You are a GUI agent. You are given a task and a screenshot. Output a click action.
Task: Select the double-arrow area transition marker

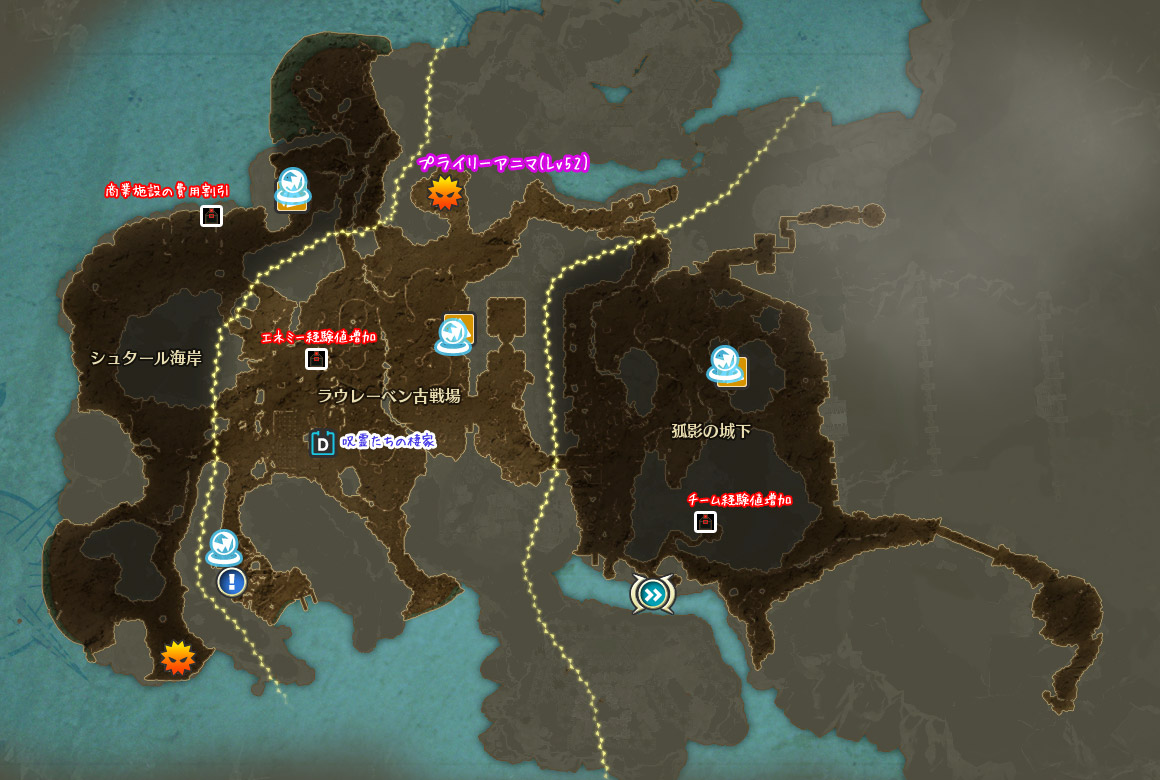[x=652, y=595]
